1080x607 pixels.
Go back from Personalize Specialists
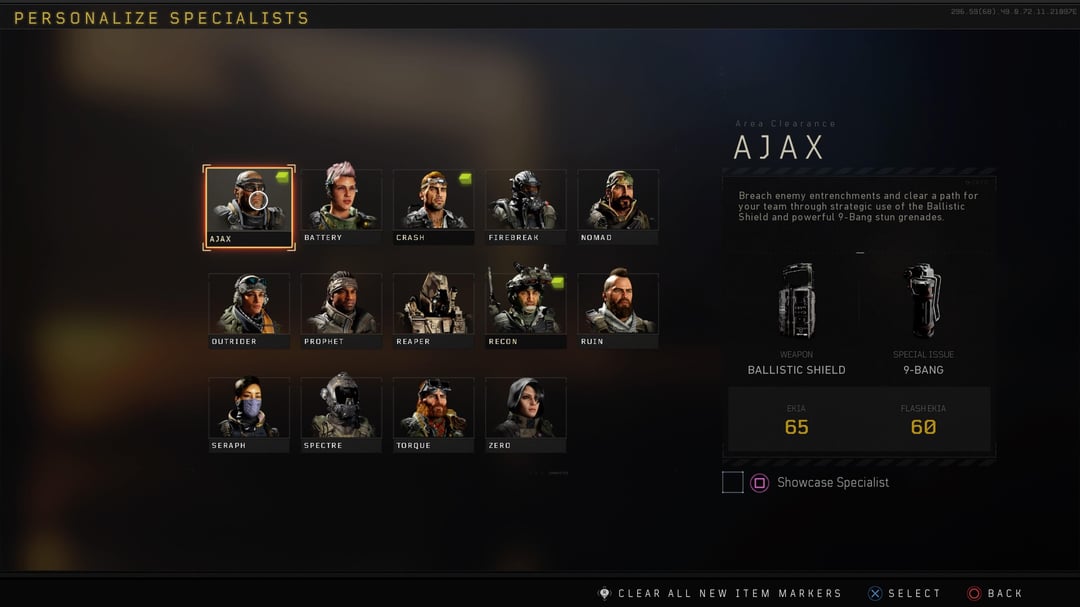[996, 593]
